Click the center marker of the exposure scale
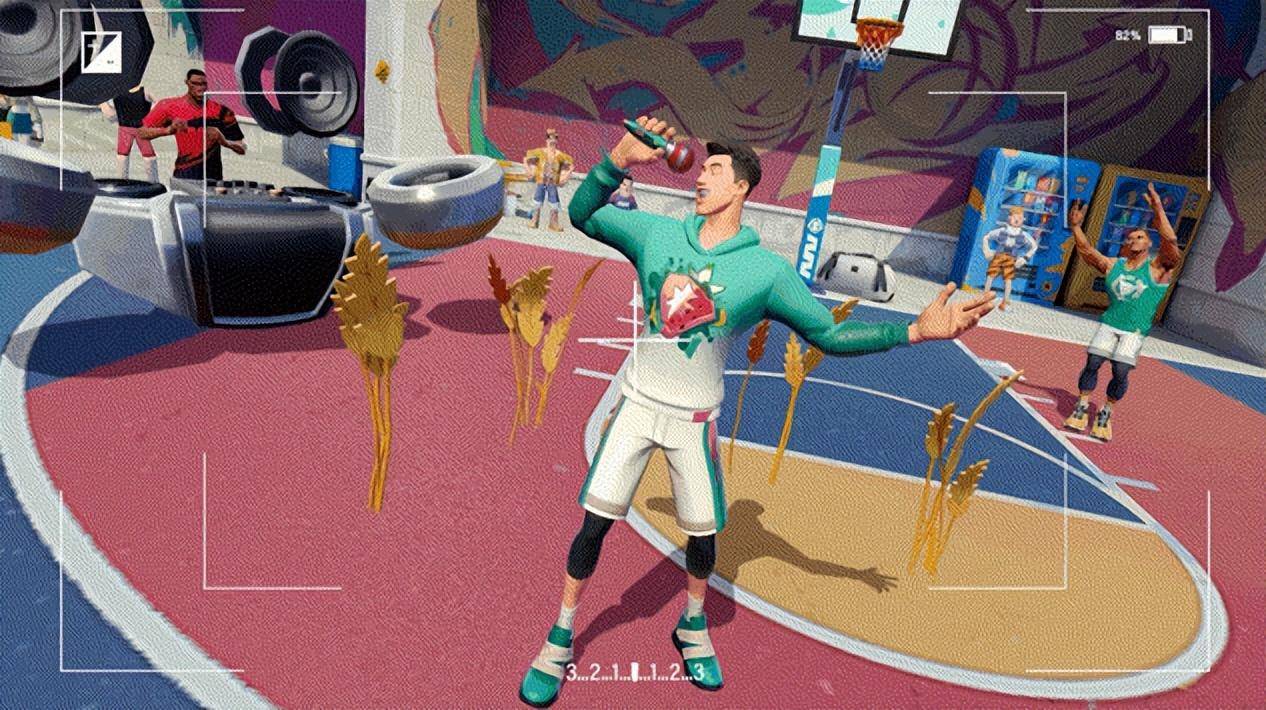This screenshot has width=1266, height=710. pyautogui.click(x=634, y=672)
